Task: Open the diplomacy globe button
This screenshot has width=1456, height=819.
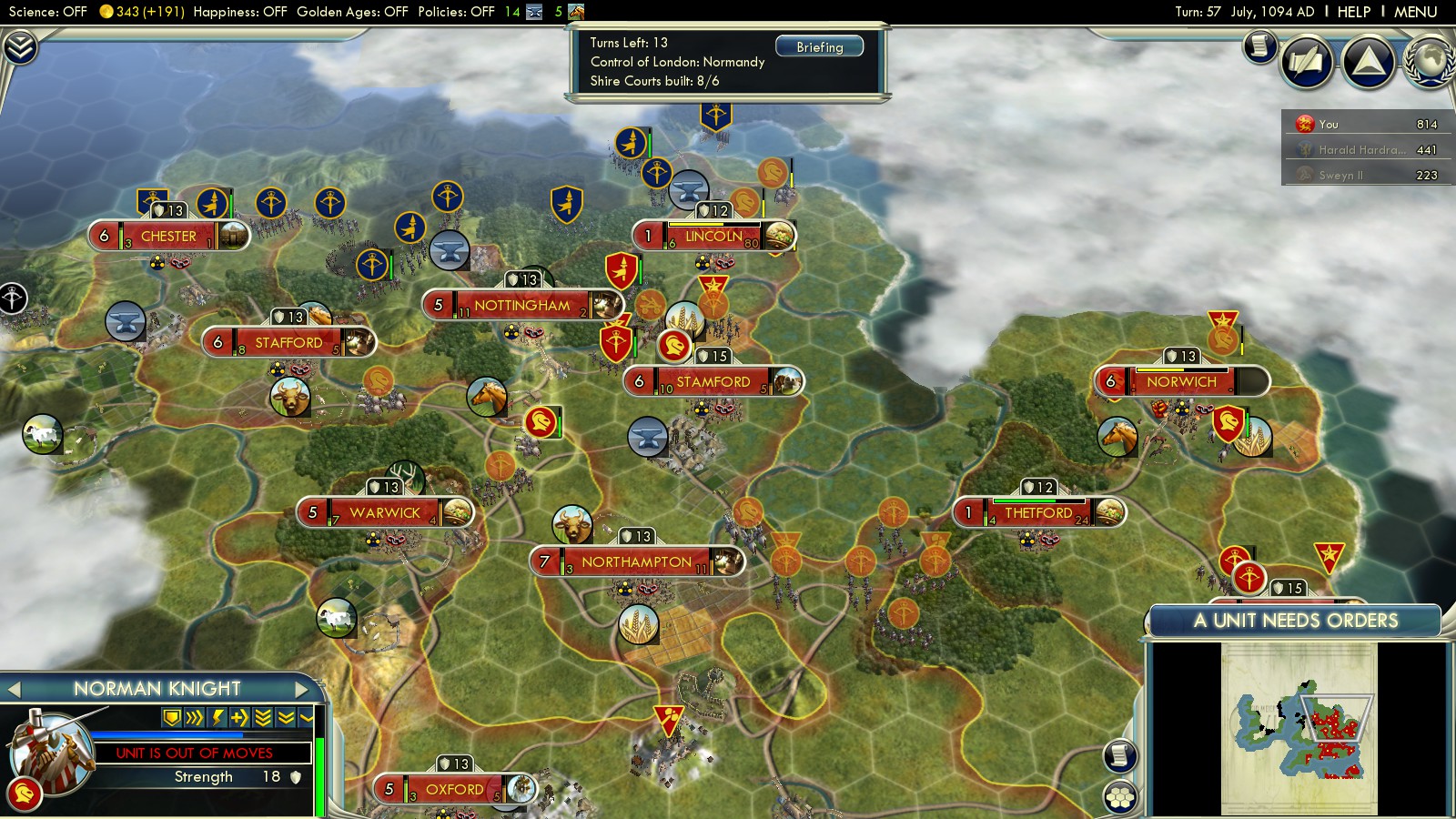Action: coord(1431,62)
